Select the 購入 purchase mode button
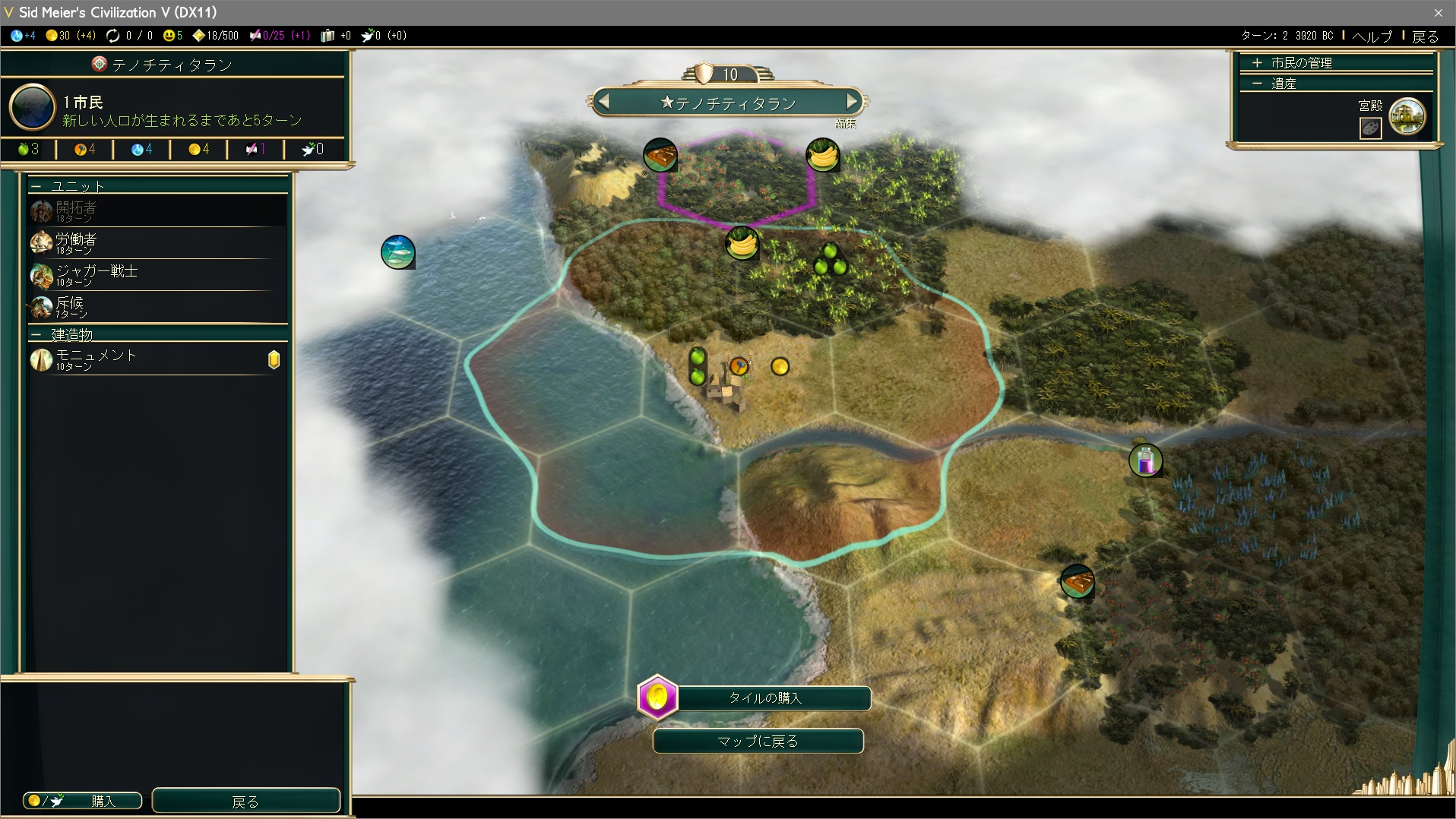 click(x=83, y=801)
